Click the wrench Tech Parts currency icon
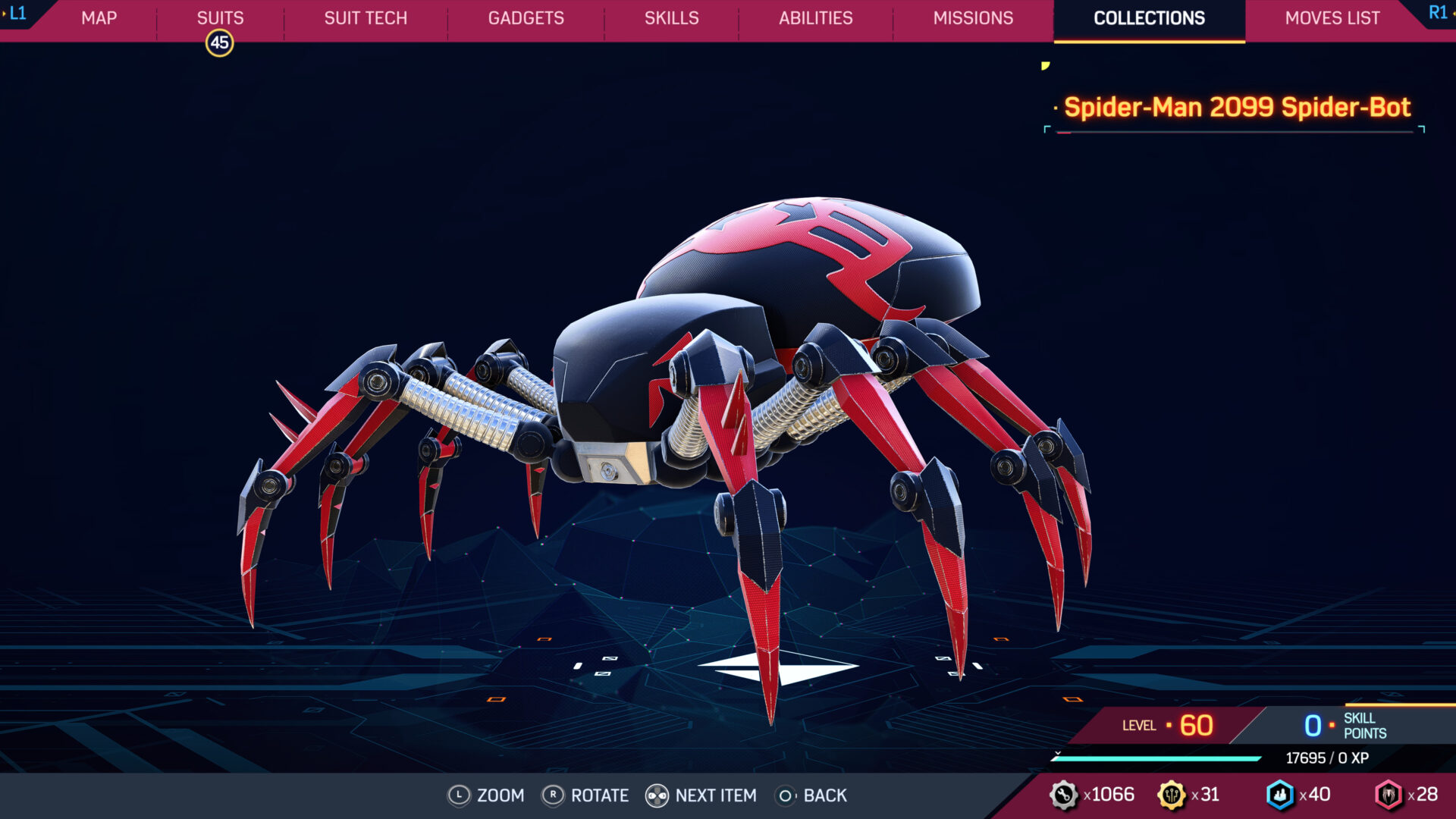The height and width of the screenshot is (819, 1456). 1065,795
